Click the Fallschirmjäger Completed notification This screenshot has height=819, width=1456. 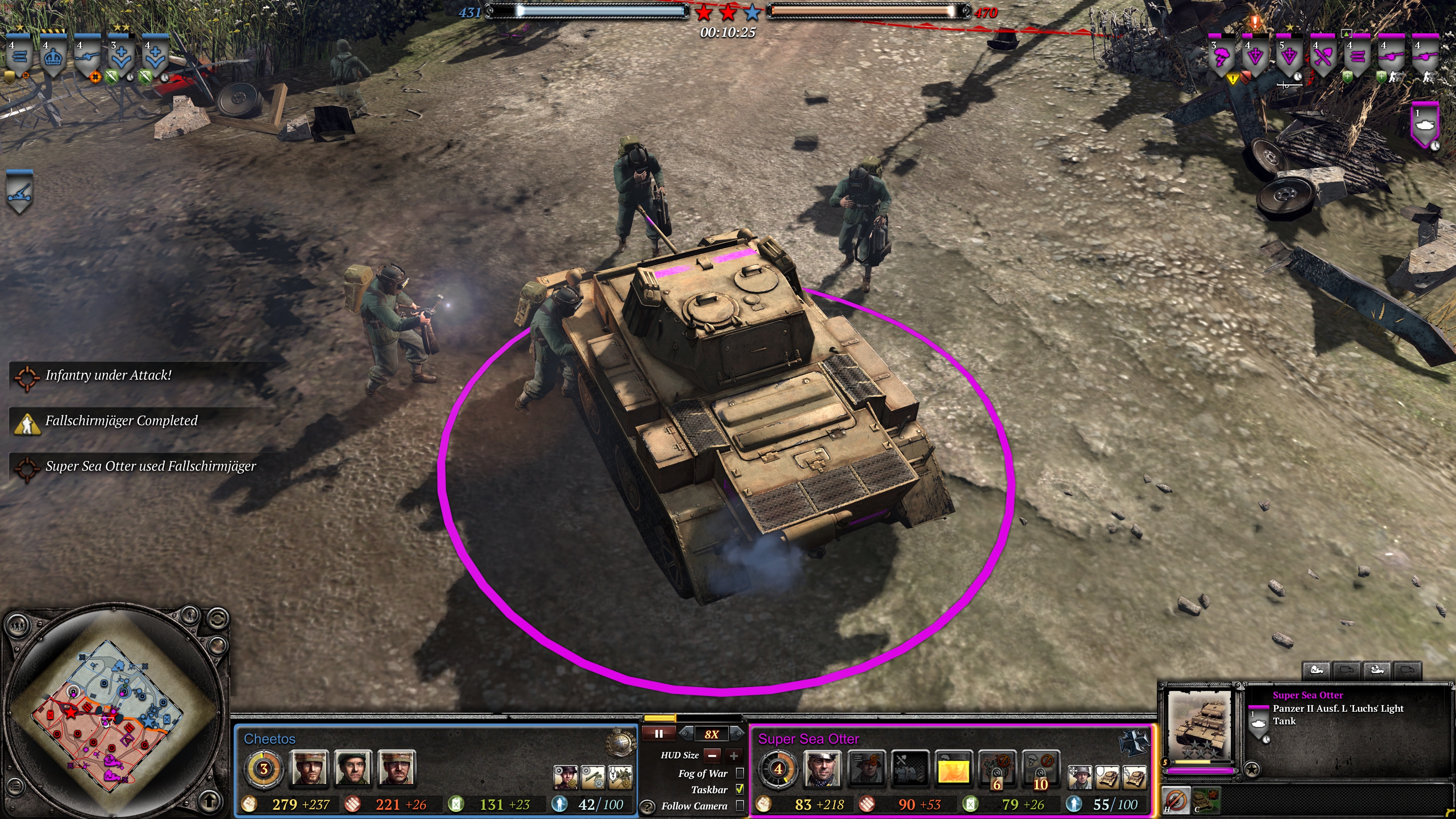[121, 421]
